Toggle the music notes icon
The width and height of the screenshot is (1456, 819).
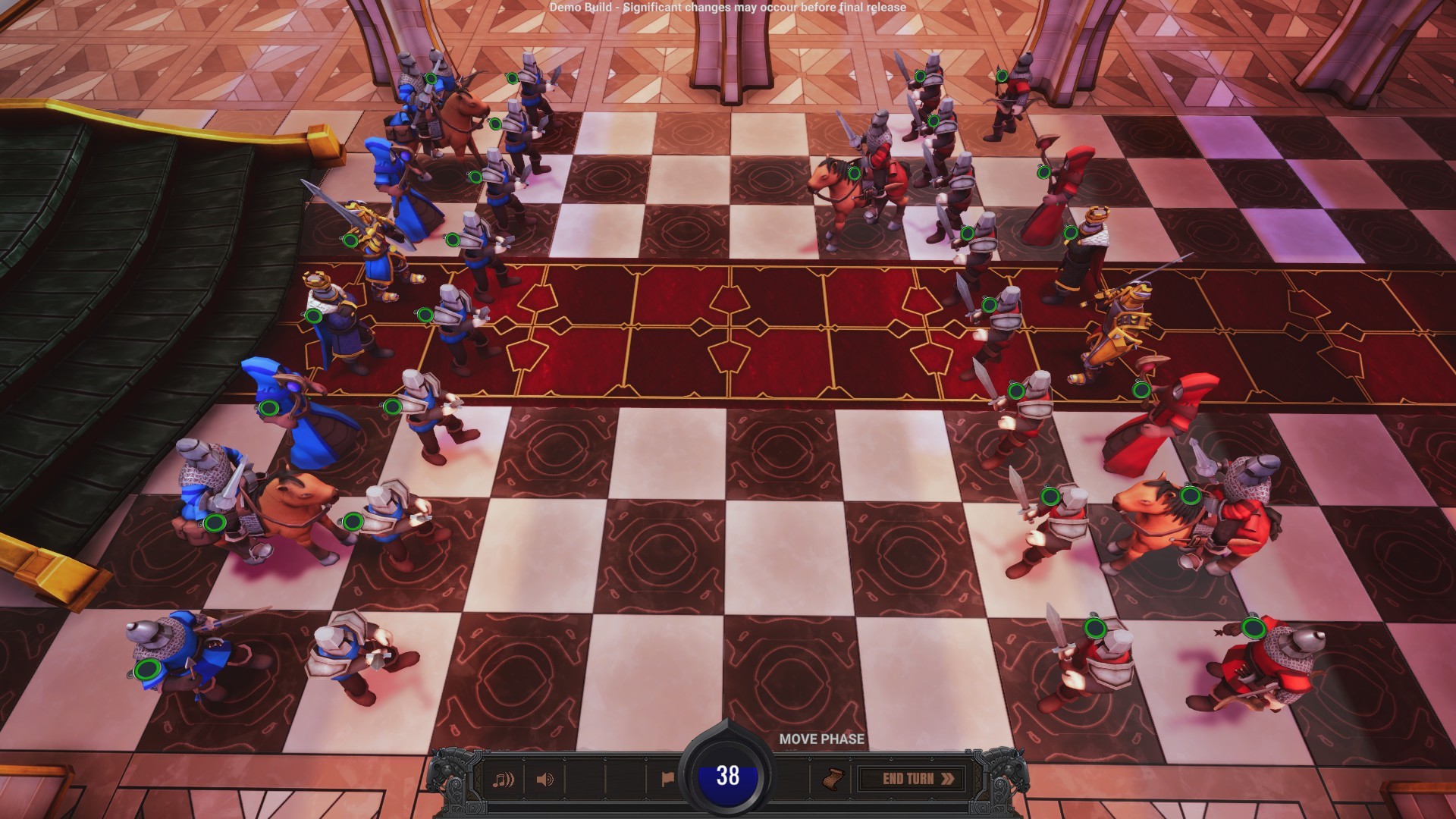504,779
